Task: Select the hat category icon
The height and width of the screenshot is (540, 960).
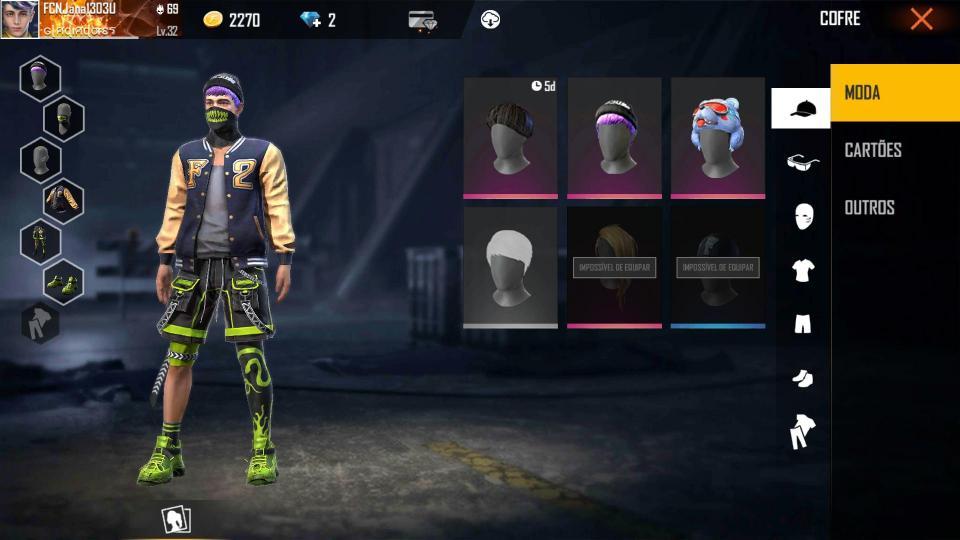Action: pyautogui.click(x=801, y=108)
